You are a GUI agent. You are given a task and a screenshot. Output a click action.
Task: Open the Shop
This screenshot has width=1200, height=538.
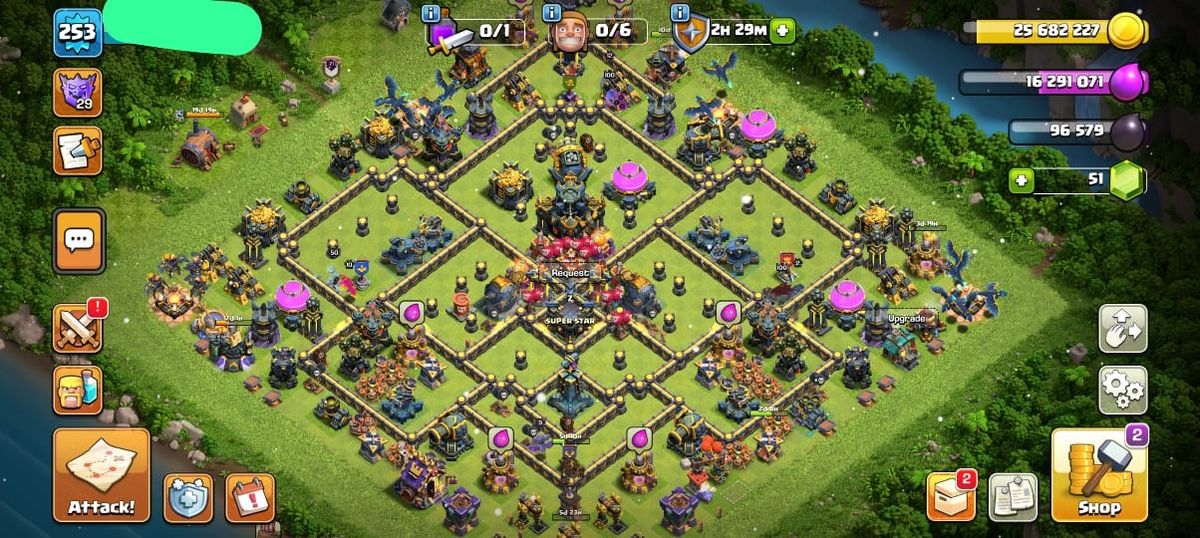1098,476
